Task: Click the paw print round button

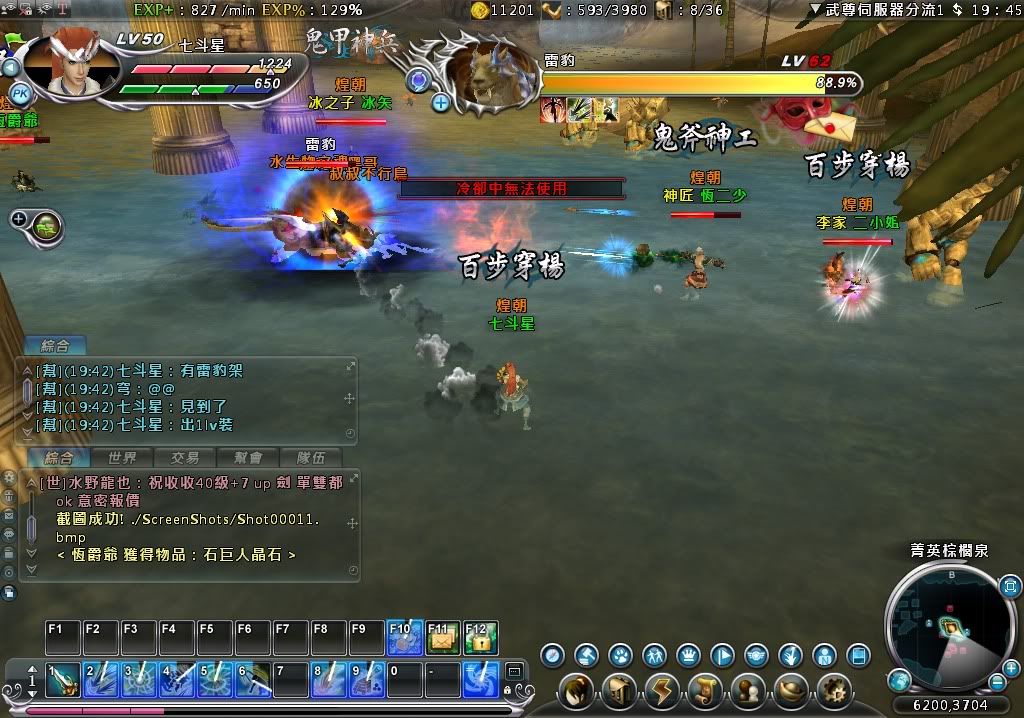Action: (621, 656)
